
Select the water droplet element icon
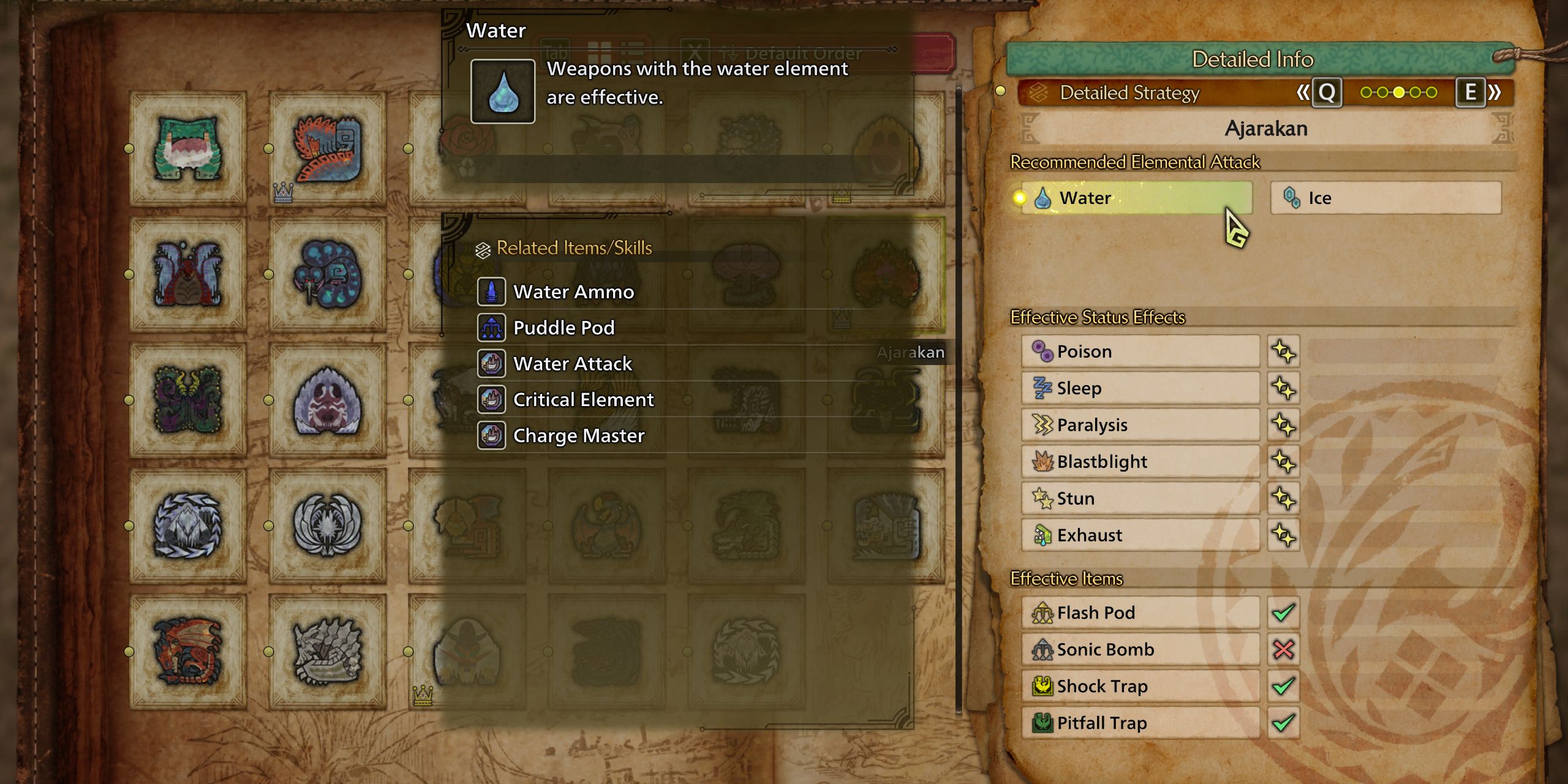pyautogui.click(x=502, y=92)
